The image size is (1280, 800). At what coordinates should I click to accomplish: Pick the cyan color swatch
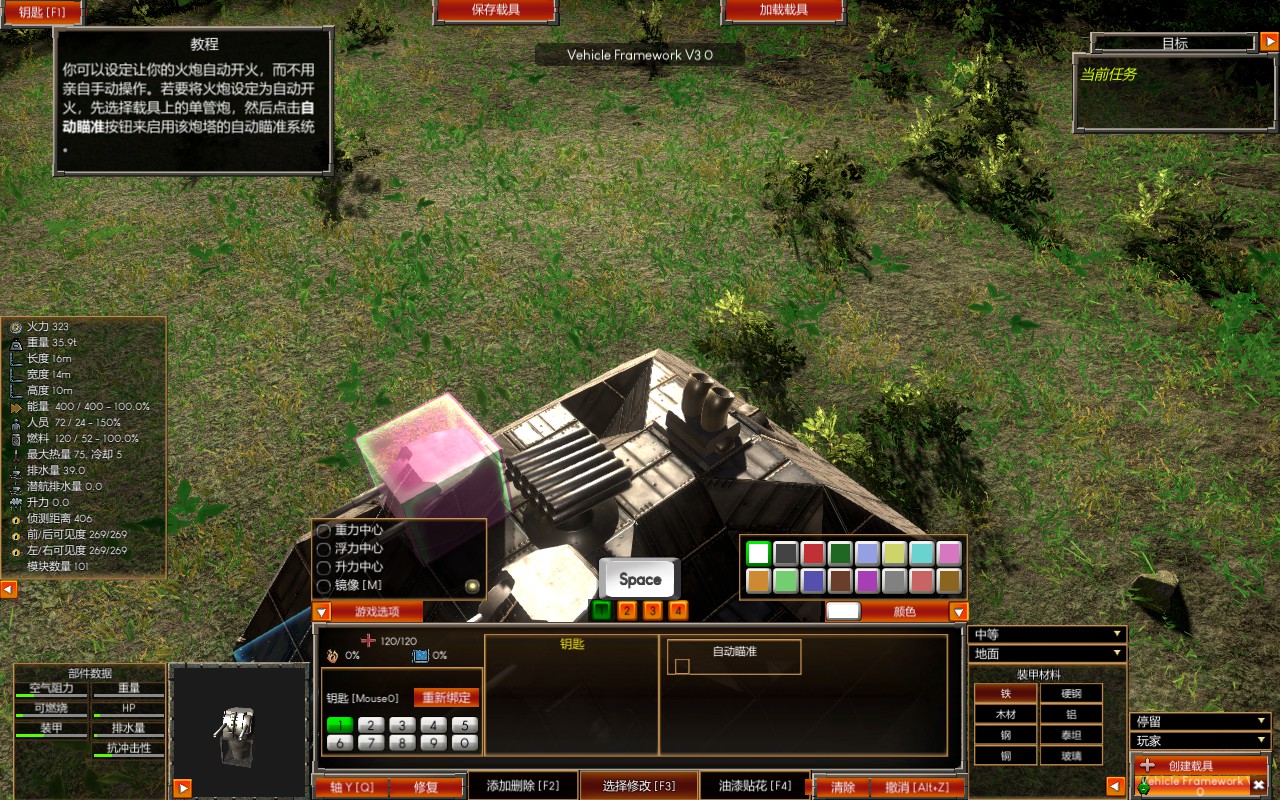(x=922, y=553)
